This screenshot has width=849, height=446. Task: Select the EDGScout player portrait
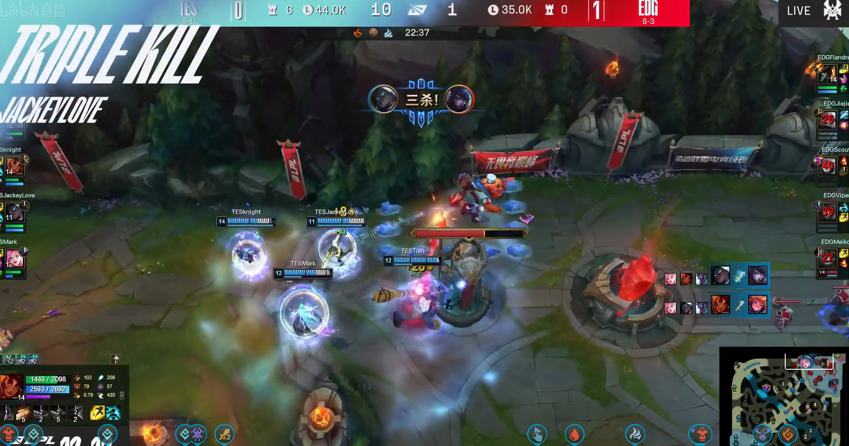(x=828, y=165)
